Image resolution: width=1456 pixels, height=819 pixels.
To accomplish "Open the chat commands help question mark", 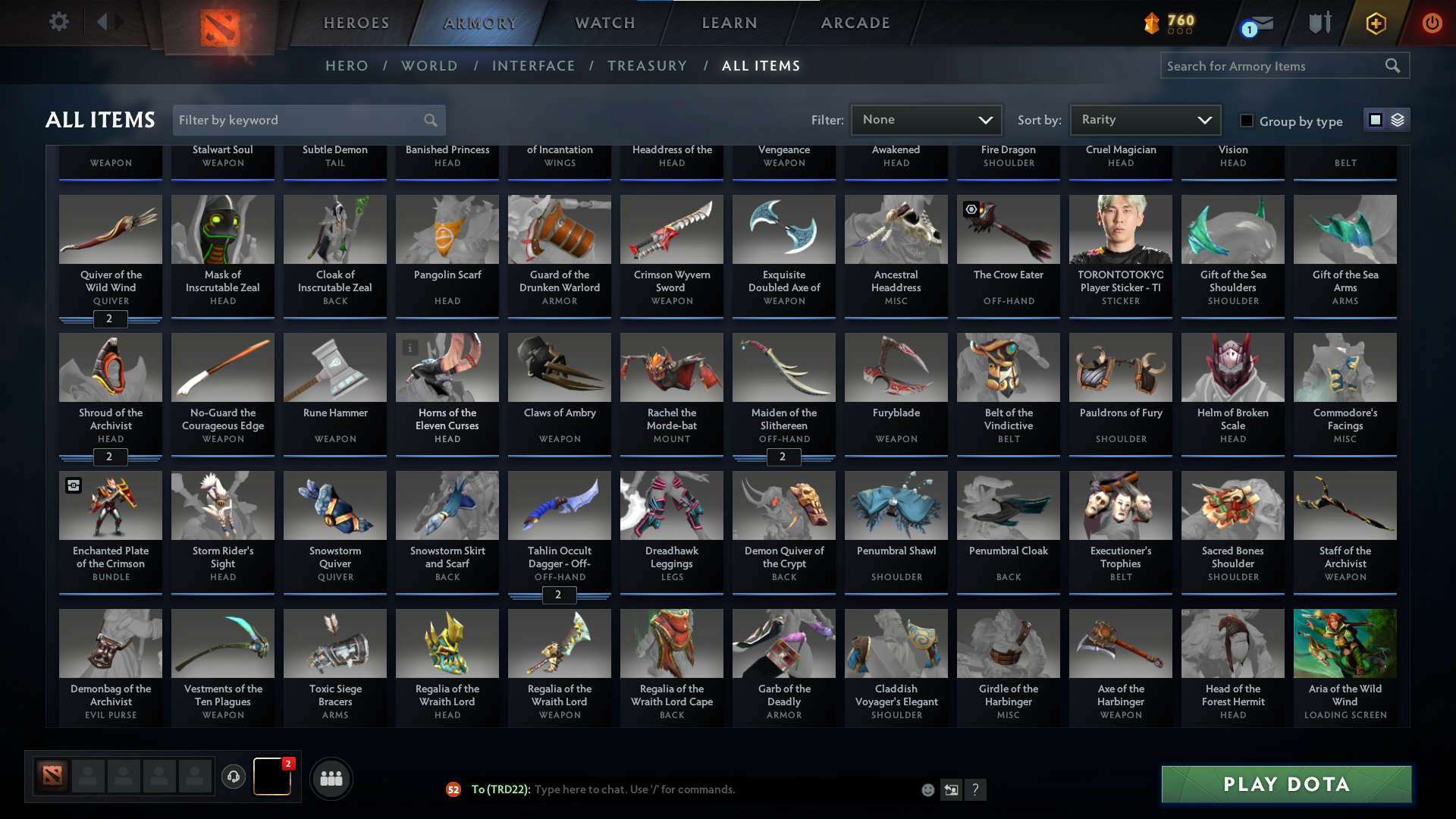I will [976, 789].
